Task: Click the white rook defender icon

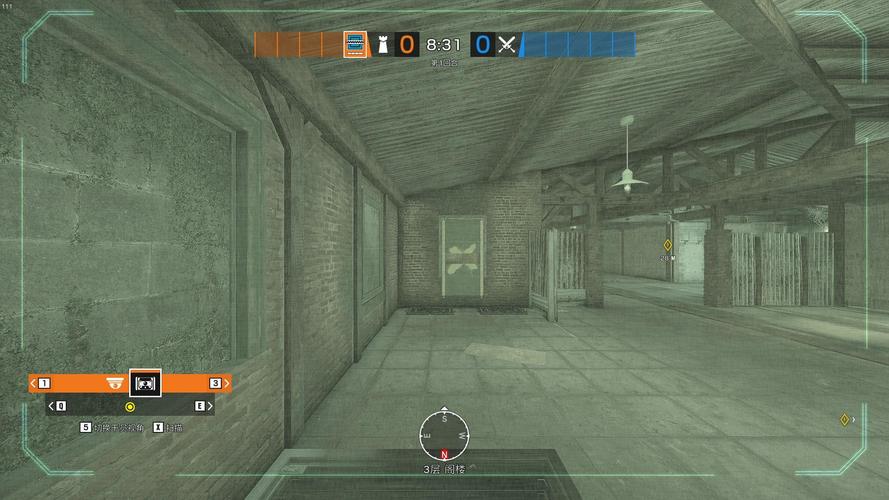Action: tap(382, 44)
